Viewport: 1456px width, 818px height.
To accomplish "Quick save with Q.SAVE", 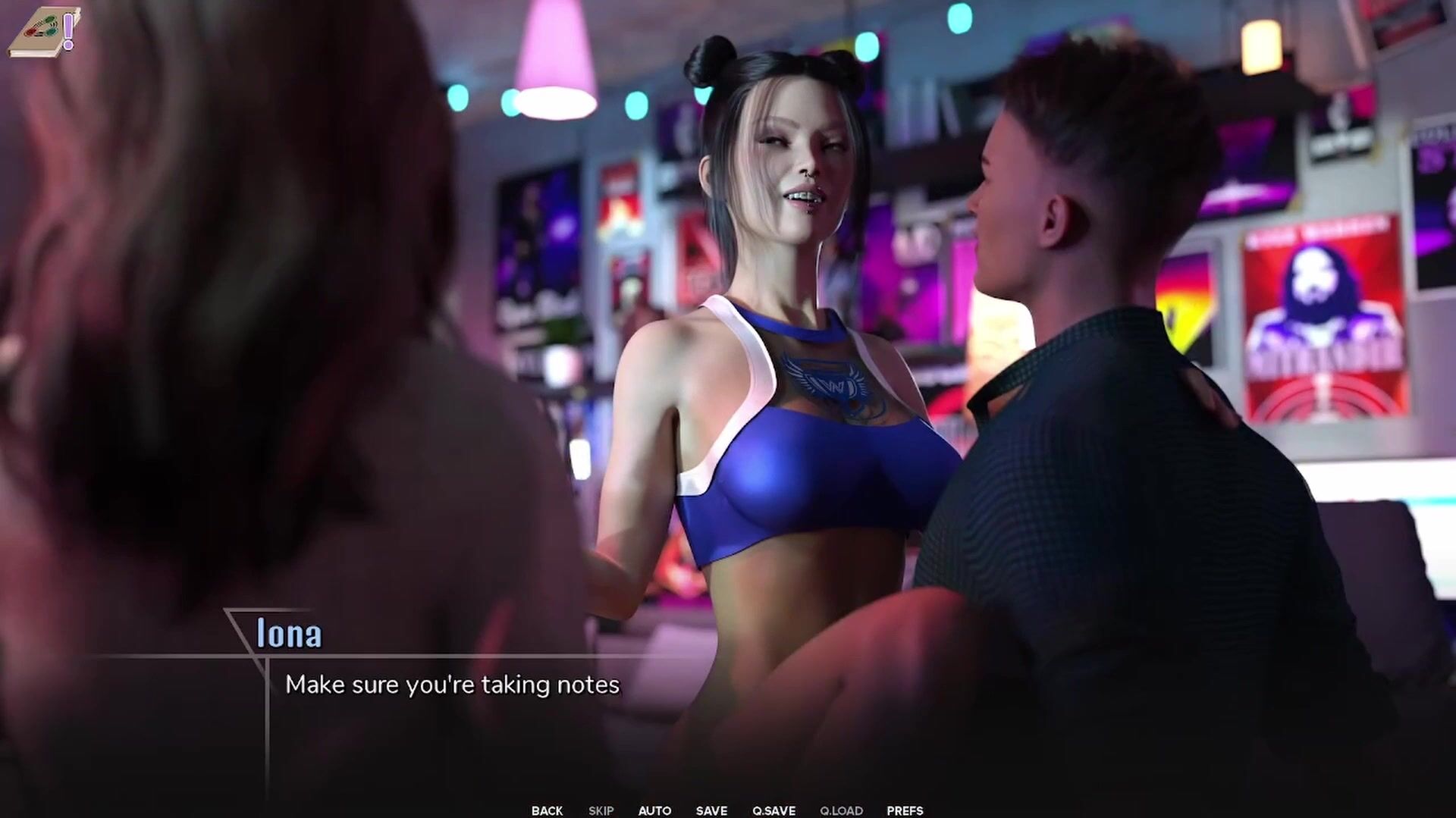I will (773, 810).
